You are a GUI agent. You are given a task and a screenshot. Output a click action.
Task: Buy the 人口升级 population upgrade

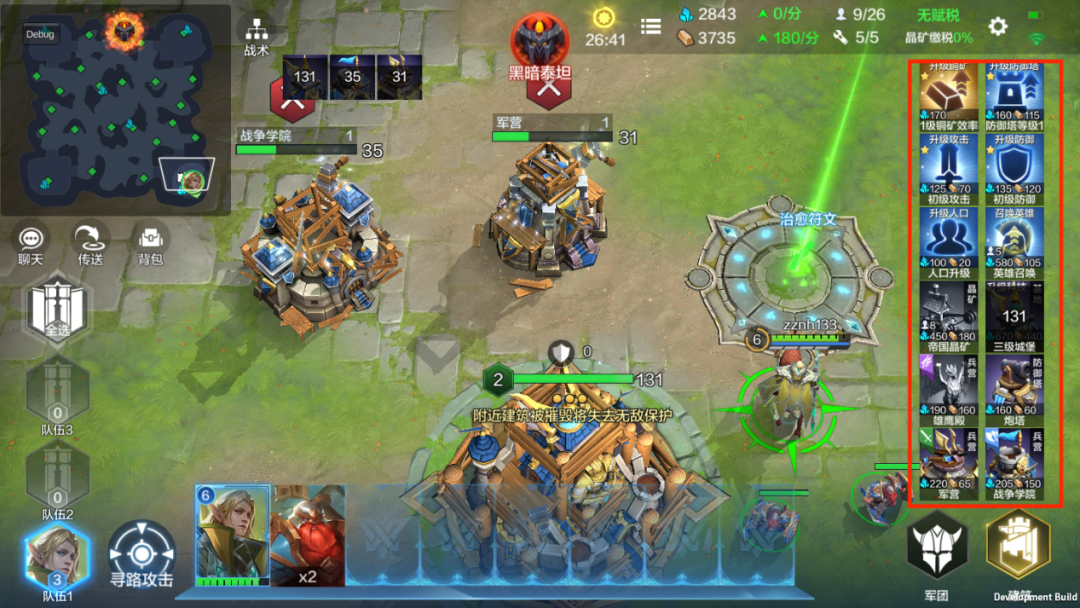pyautogui.click(x=950, y=244)
